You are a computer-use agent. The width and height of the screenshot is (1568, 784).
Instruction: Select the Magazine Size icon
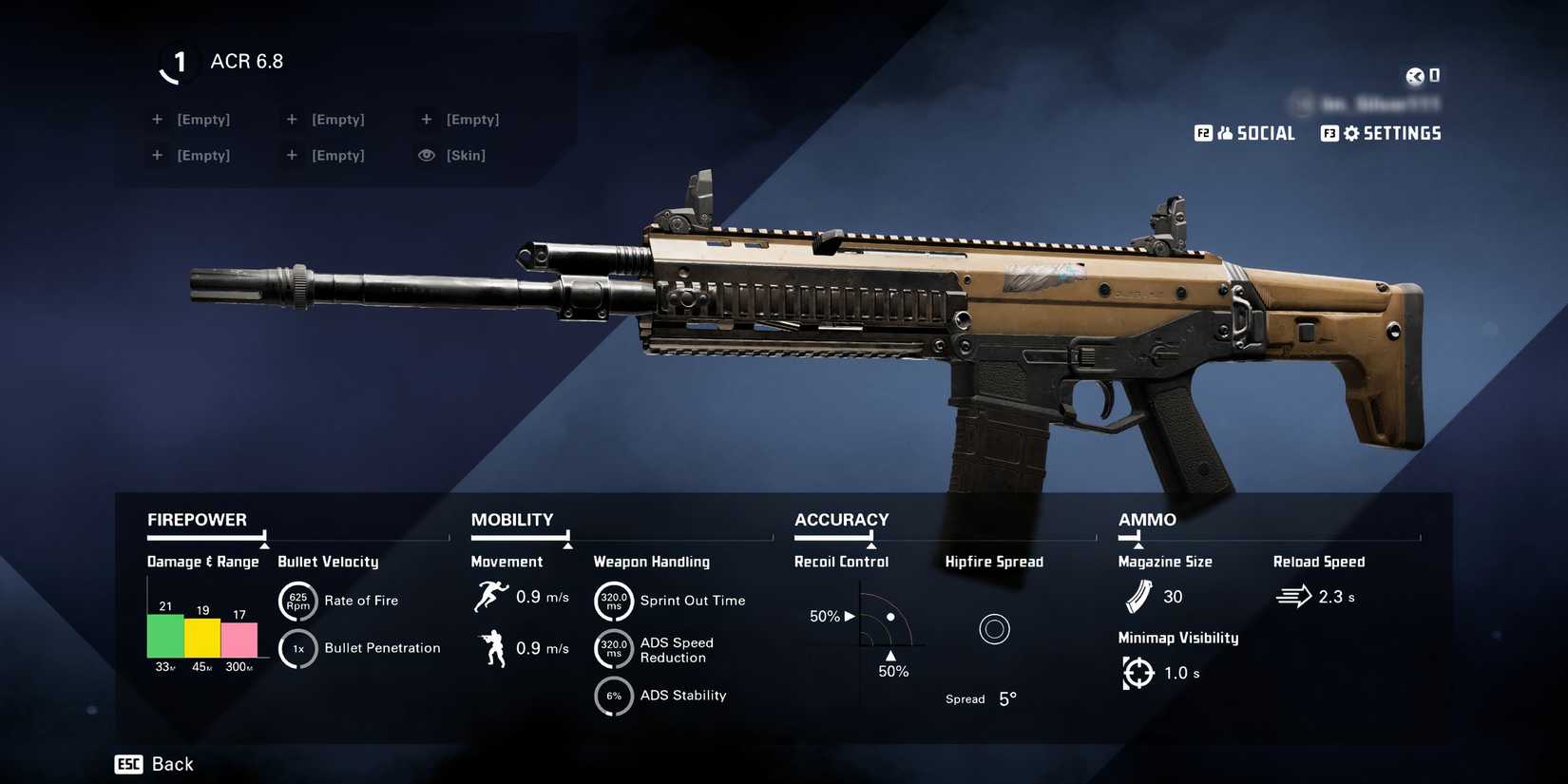(x=1138, y=597)
